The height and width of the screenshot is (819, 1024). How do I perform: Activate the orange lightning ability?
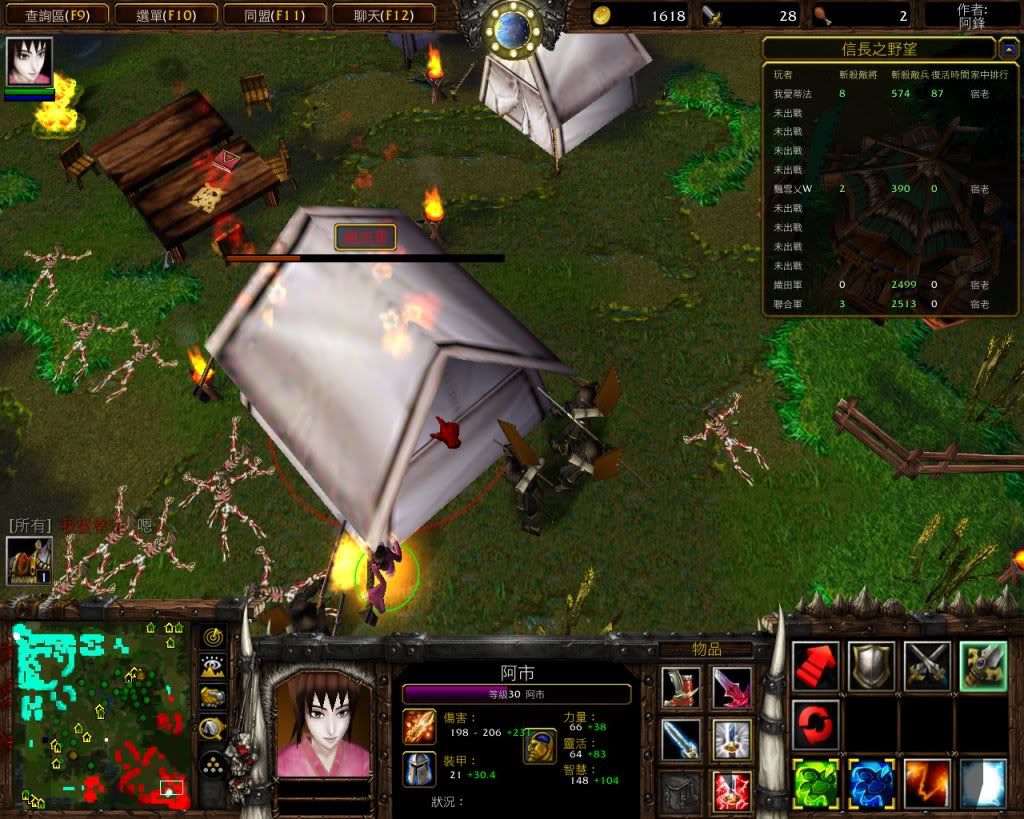927,783
